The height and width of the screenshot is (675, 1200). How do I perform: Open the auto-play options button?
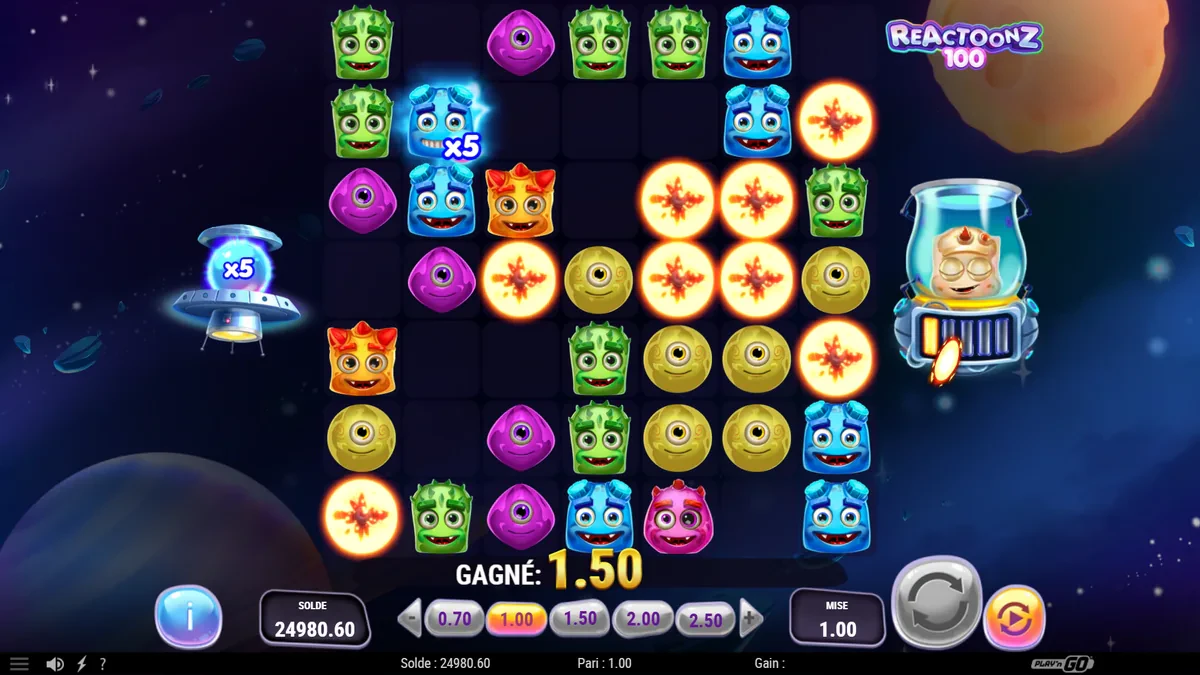[x=1014, y=617]
